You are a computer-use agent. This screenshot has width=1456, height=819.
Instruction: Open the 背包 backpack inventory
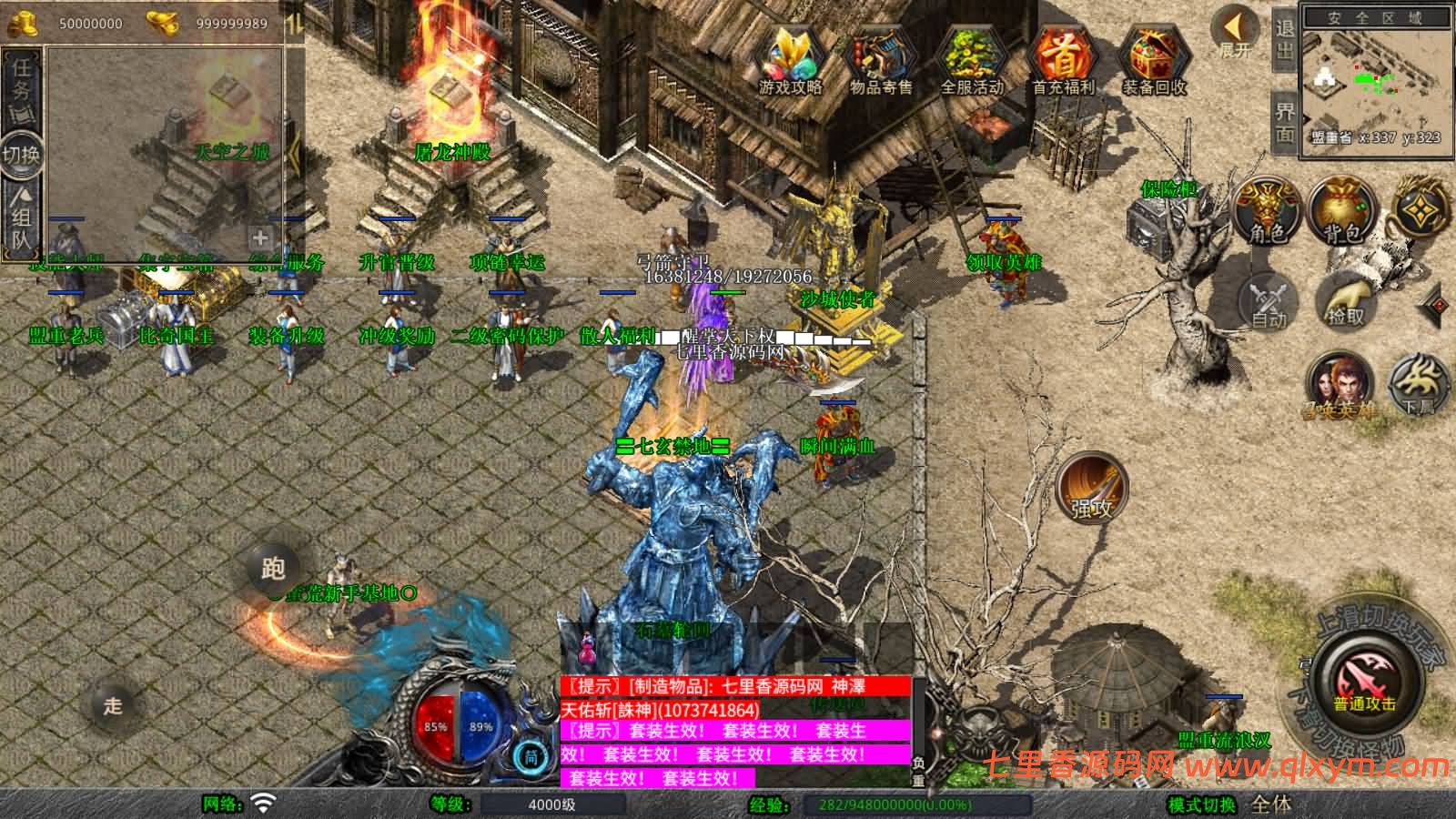pos(1342,211)
